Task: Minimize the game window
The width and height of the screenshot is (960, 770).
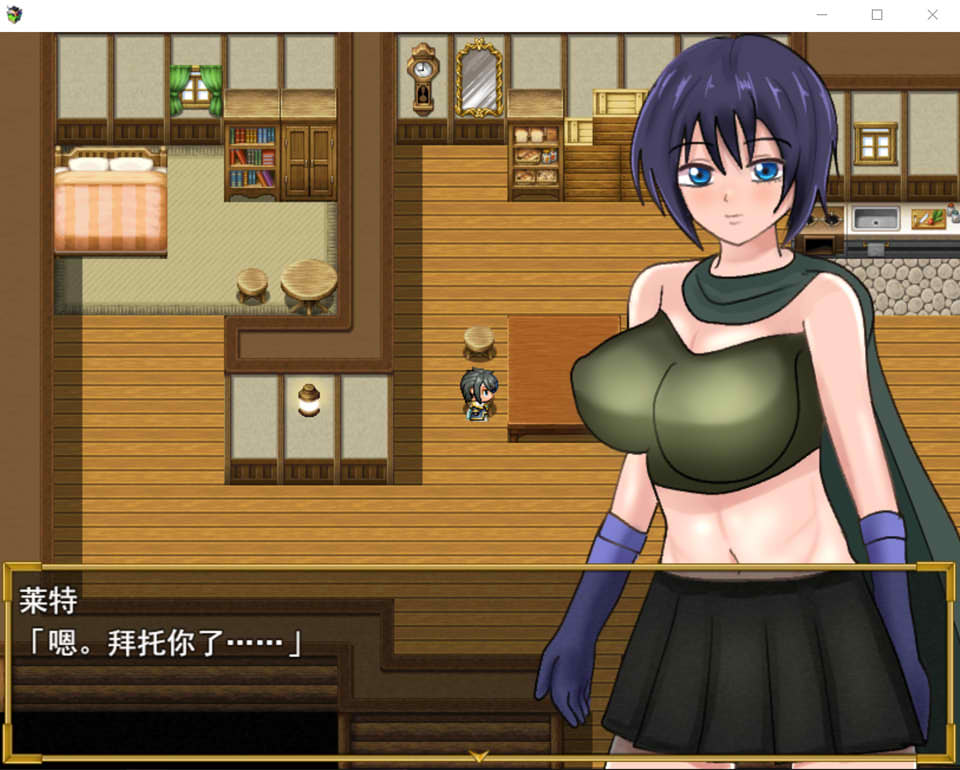Action: coord(822,15)
